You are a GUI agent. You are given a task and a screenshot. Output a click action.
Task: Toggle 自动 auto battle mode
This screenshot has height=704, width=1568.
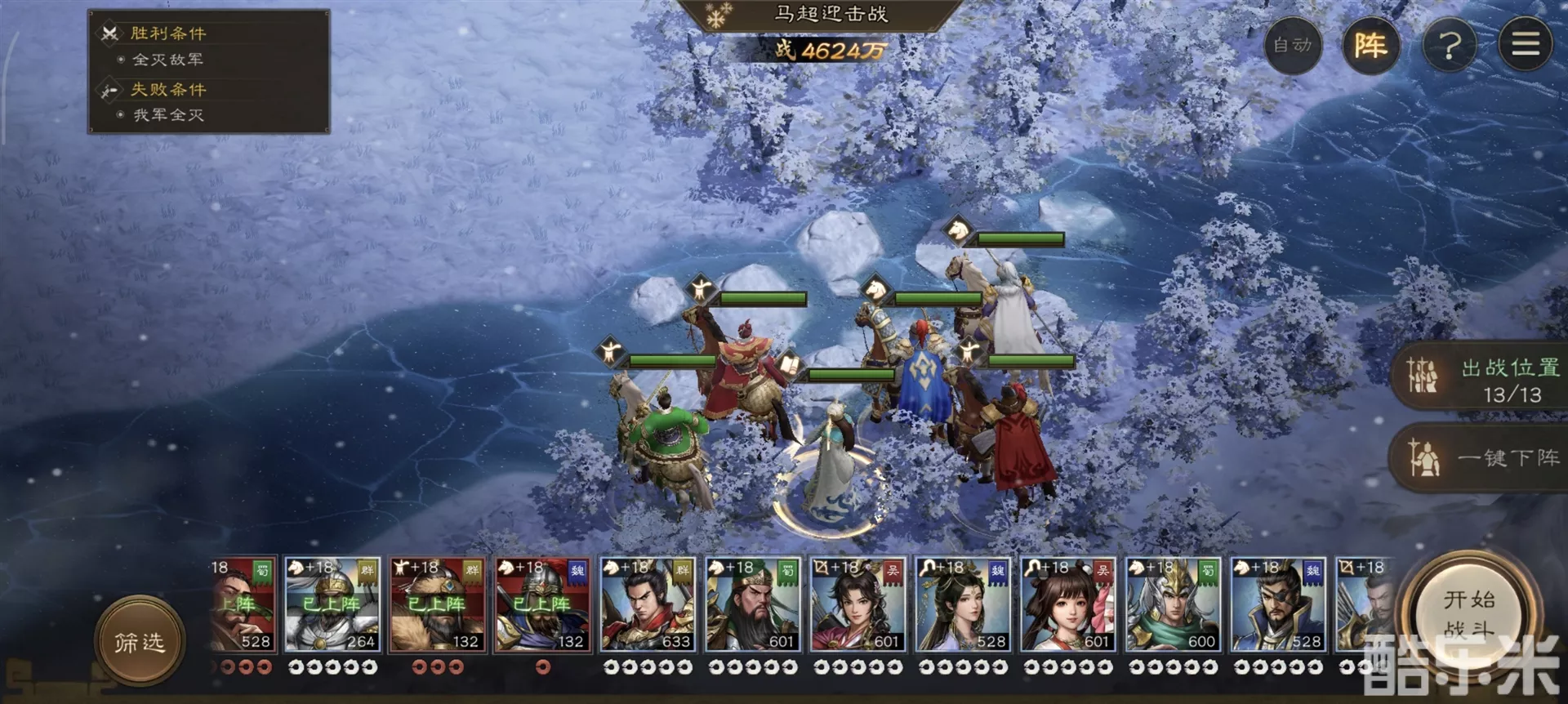pos(1293,45)
